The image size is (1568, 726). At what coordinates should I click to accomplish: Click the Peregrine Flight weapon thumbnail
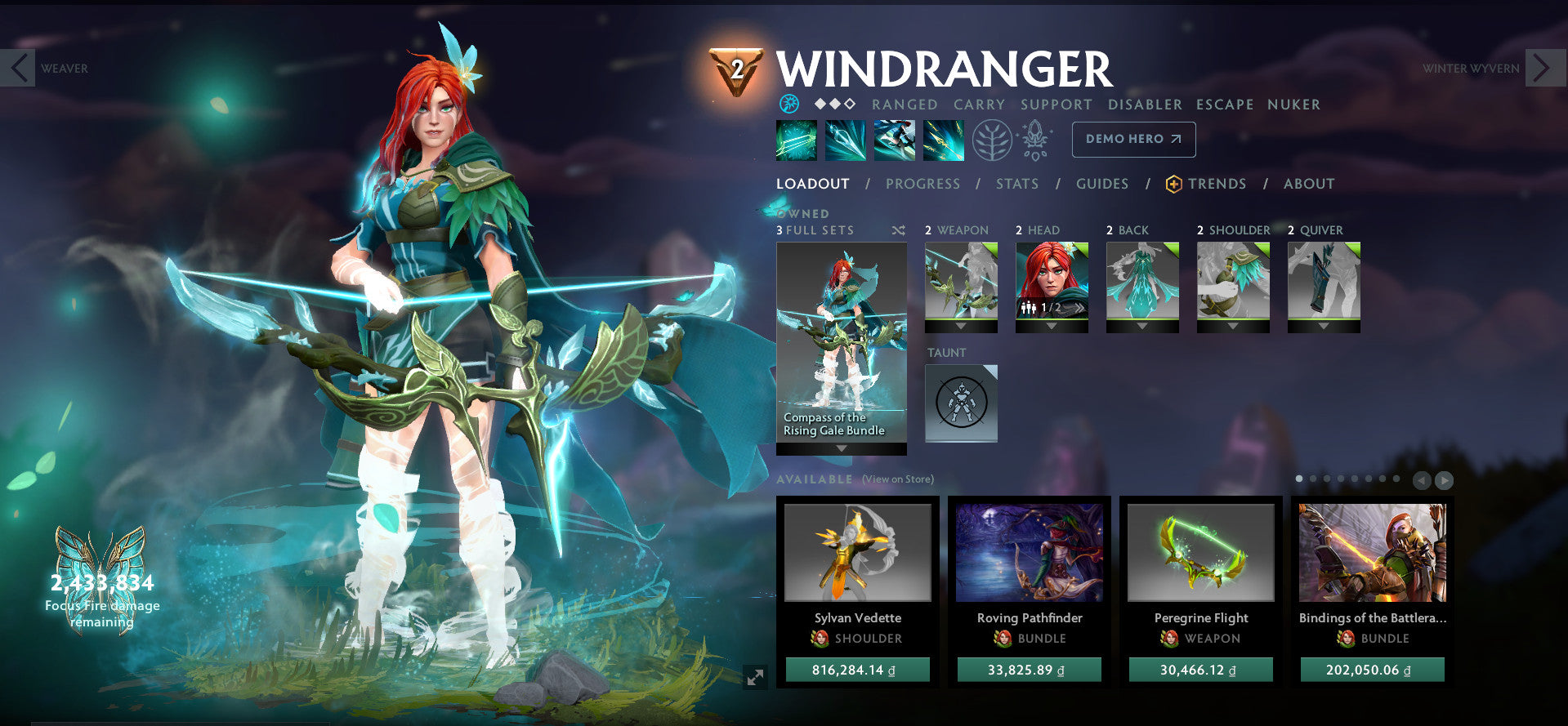point(1199,552)
